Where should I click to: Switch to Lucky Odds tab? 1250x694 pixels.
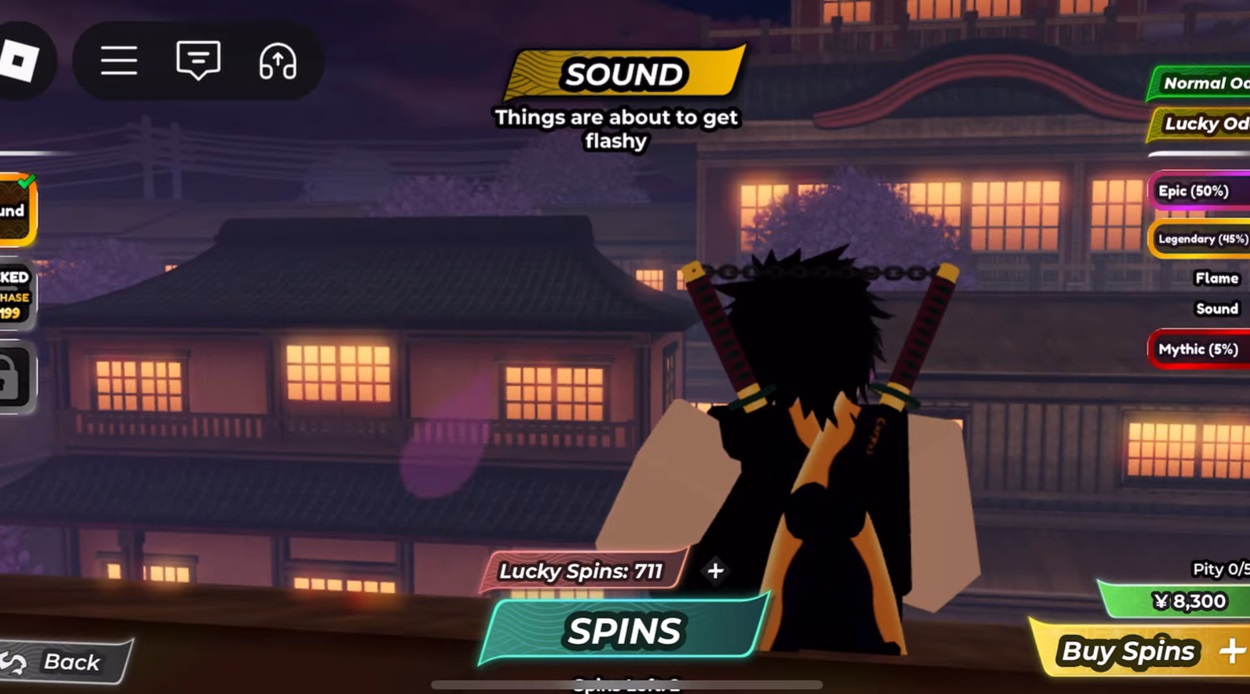pyautogui.click(x=1204, y=124)
